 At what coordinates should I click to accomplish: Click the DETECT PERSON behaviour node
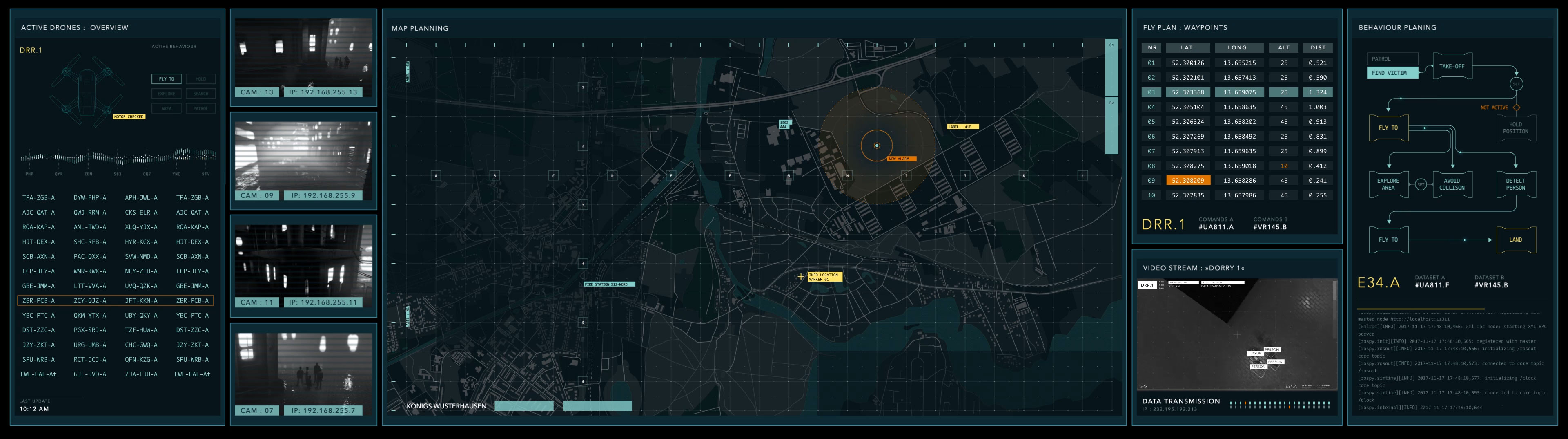(1515, 184)
